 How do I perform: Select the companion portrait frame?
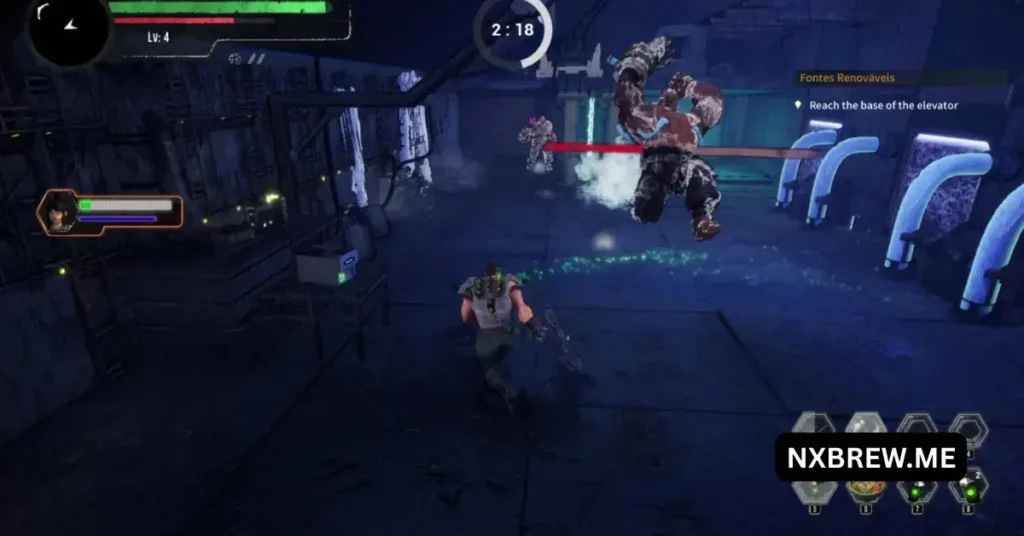(58, 213)
